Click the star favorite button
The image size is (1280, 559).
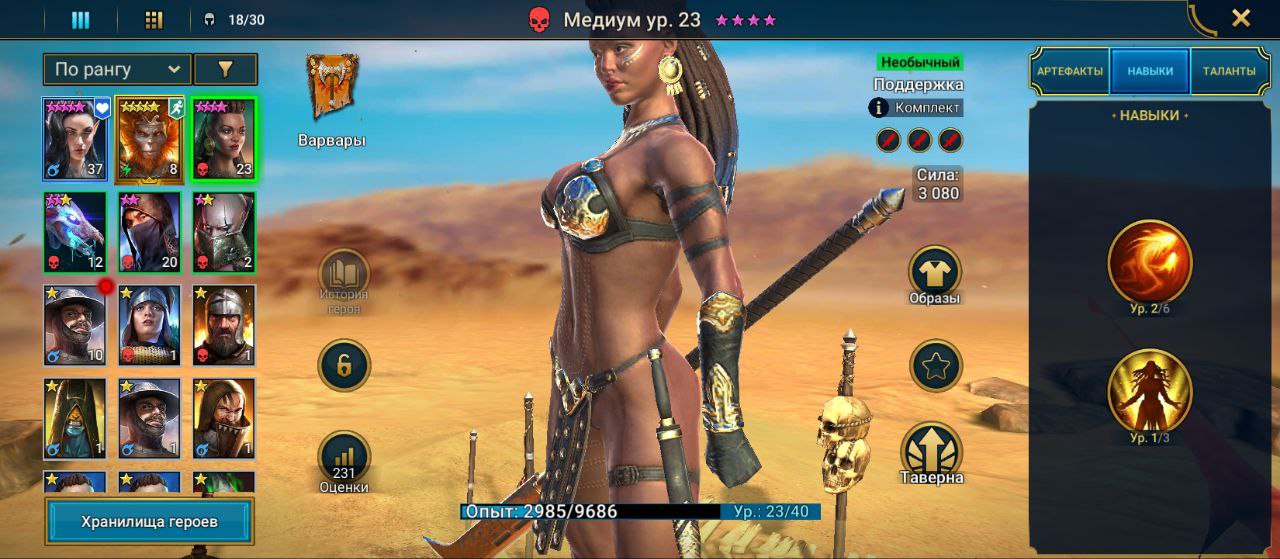935,366
